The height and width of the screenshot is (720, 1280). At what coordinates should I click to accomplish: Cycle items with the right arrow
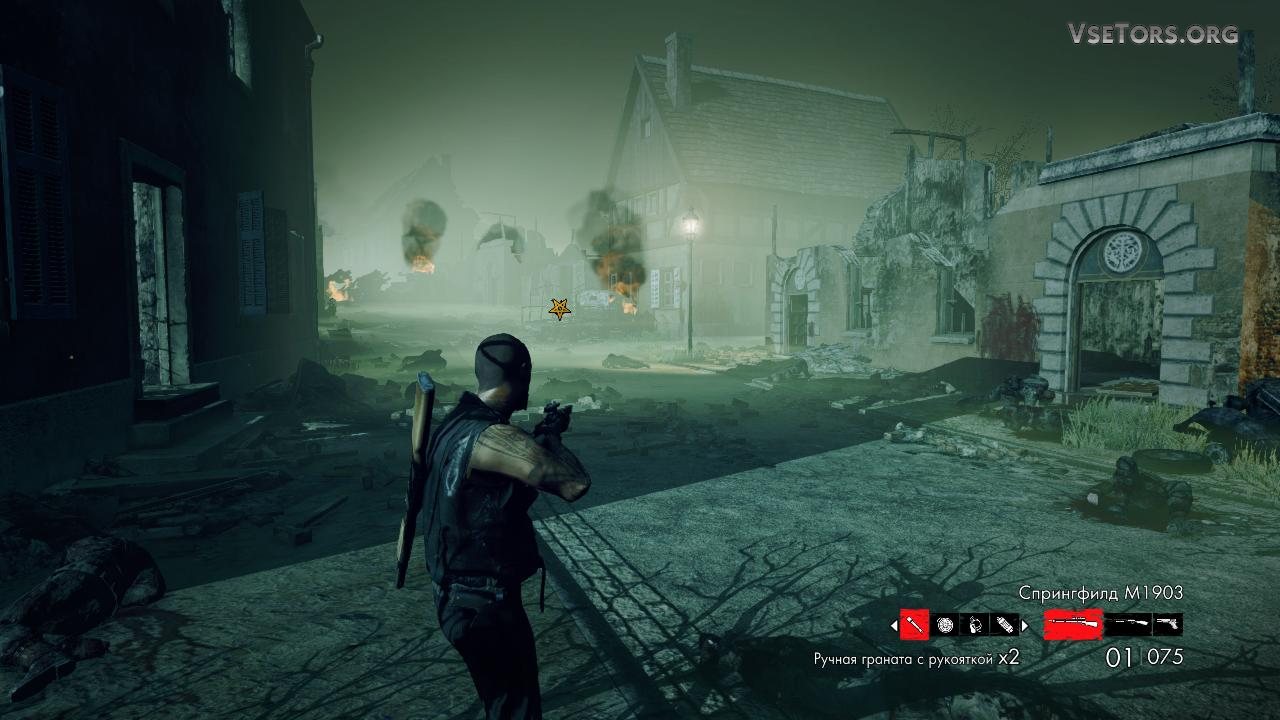pyautogui.click(x=1024, y=626)
